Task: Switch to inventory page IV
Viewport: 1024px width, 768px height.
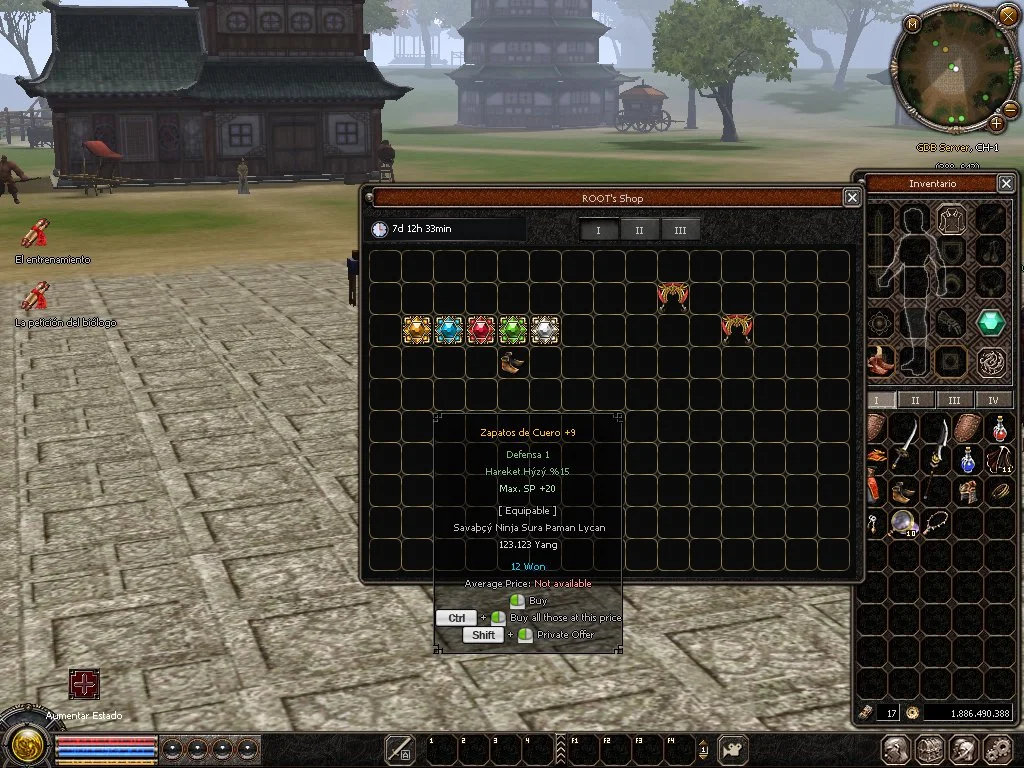Action: (x=993, y=400)
